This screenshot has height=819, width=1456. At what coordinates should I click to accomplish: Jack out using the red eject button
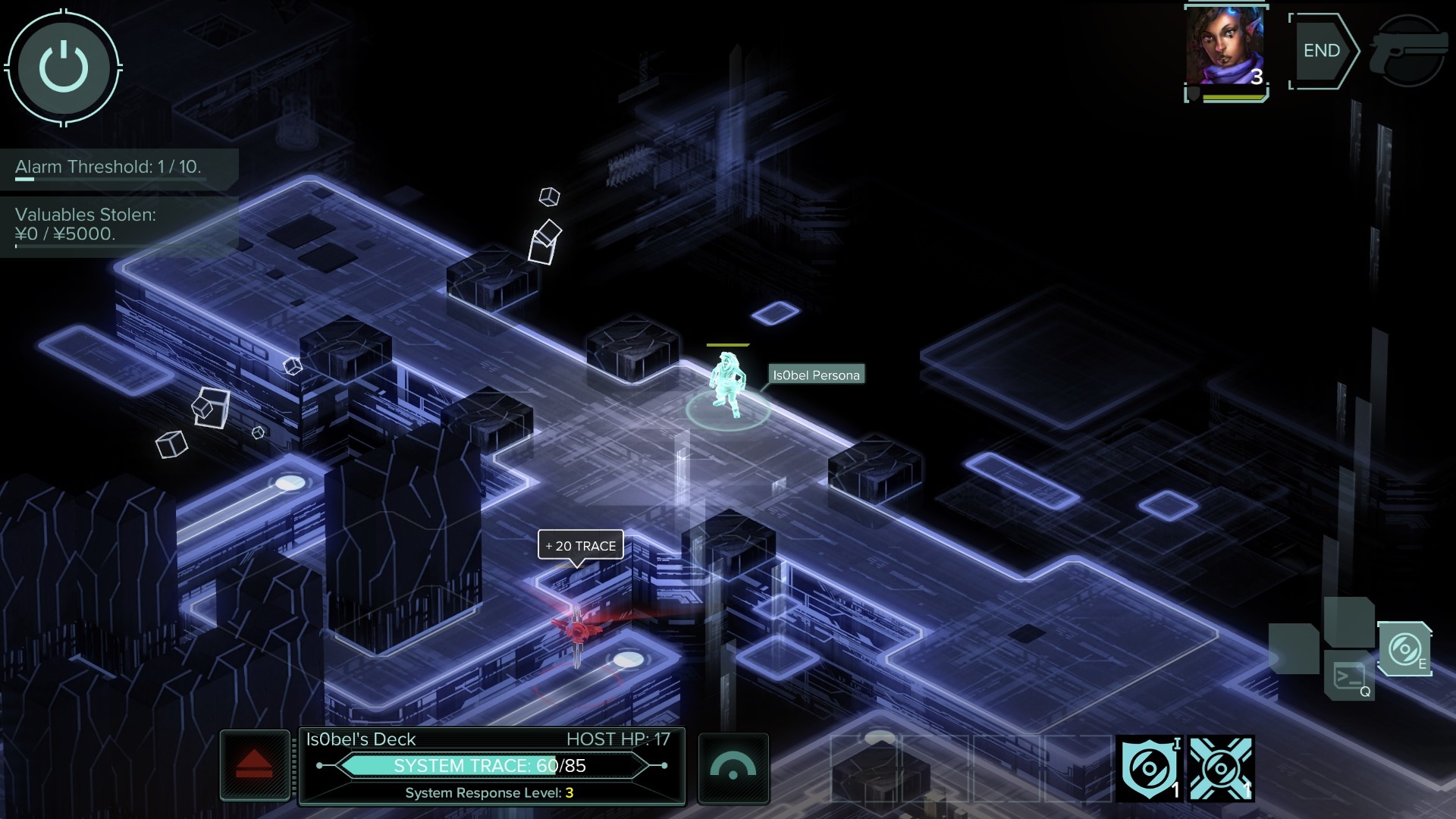coord(254,764)
